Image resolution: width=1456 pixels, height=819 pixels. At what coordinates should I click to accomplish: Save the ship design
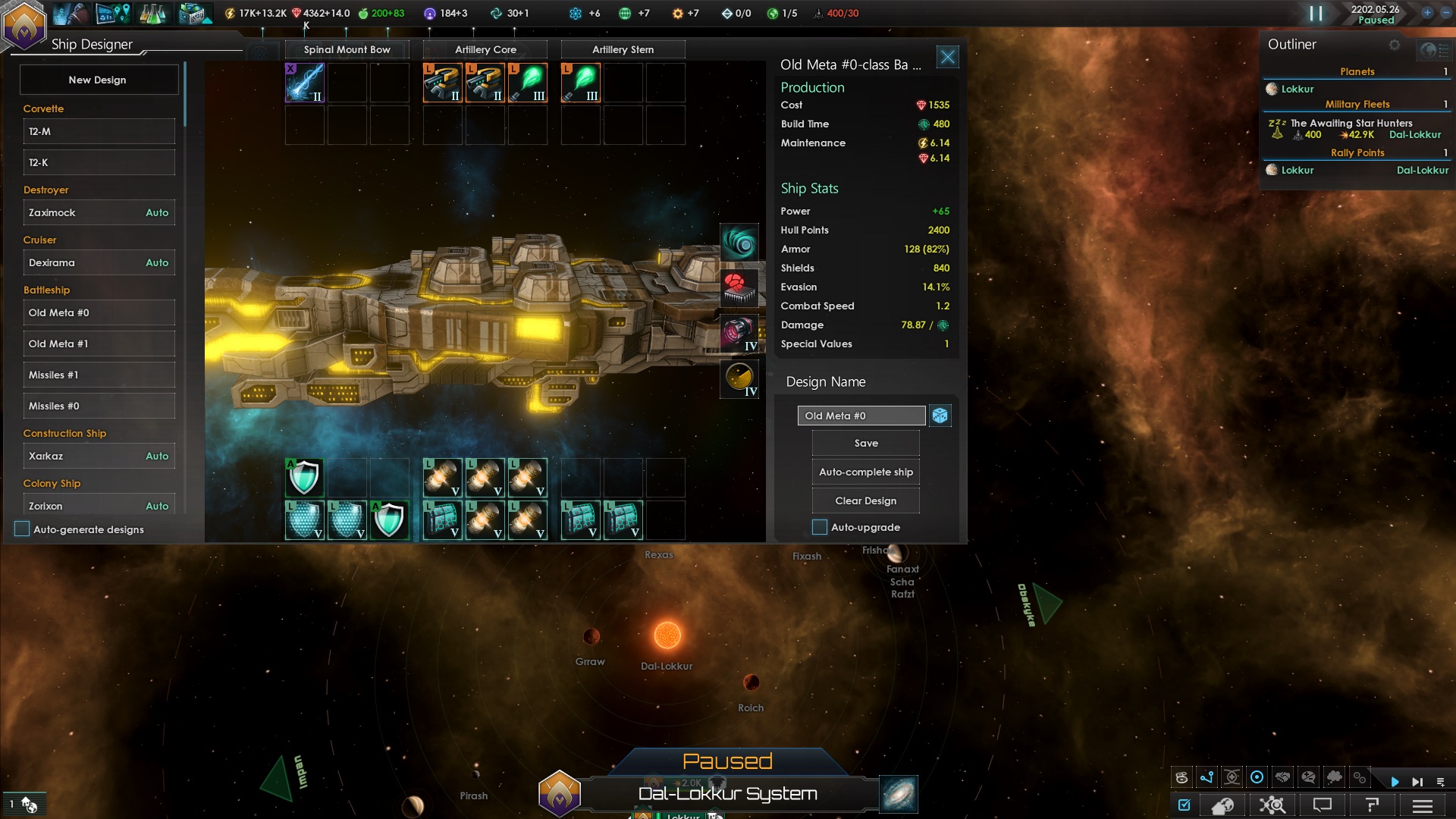(x=865, y=443)
